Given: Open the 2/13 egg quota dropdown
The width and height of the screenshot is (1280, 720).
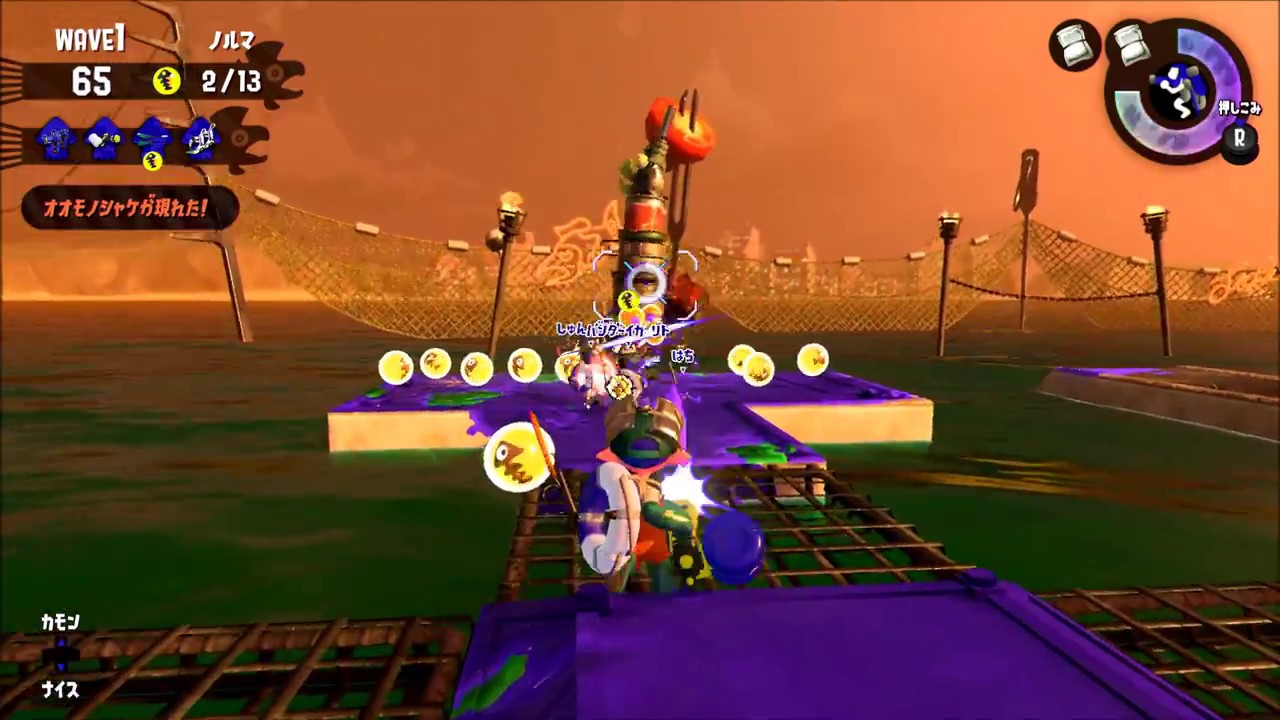Looking at the screenshot, I should click(232, 82).
